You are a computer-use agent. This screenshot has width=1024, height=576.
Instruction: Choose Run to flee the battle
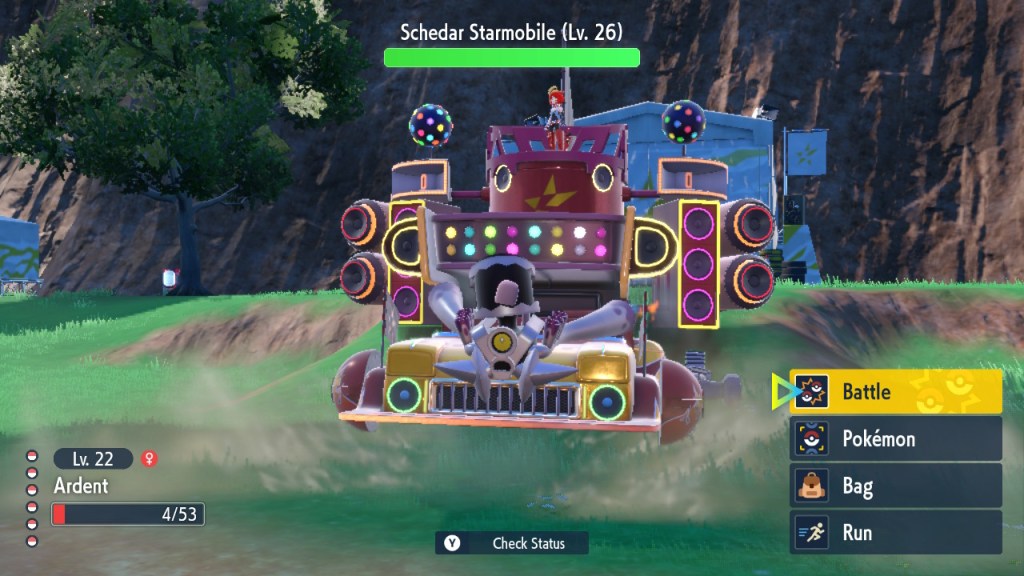pos(895,532)
